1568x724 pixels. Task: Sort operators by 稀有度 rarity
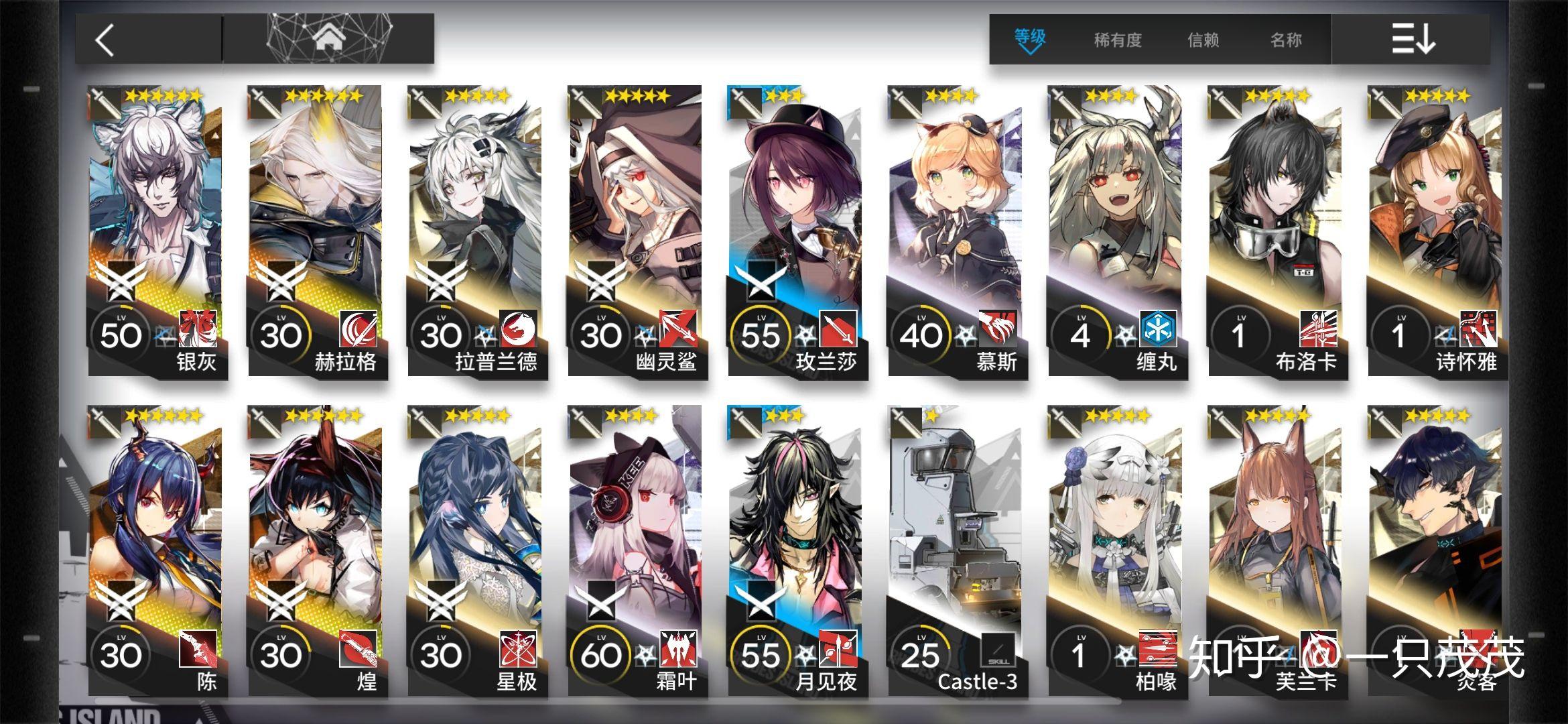[1117, 40]
